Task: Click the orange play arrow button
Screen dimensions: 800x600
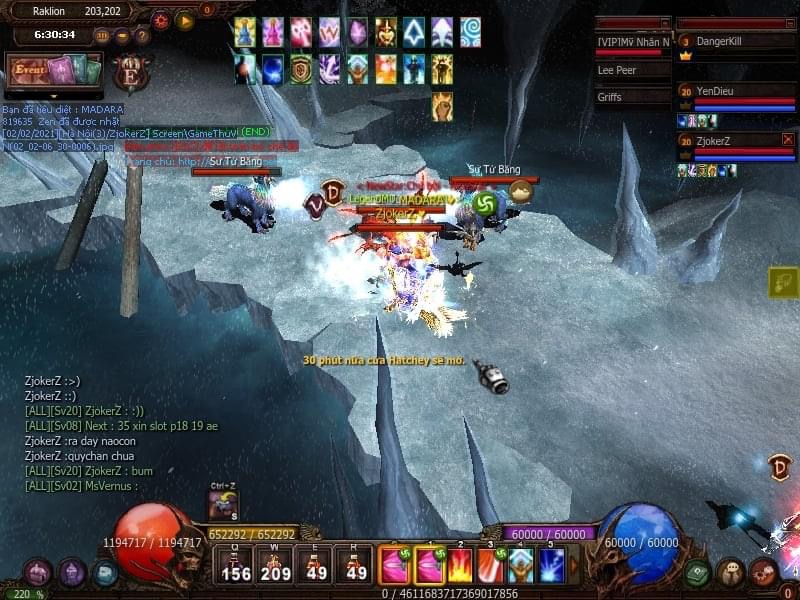Action: 185,20
